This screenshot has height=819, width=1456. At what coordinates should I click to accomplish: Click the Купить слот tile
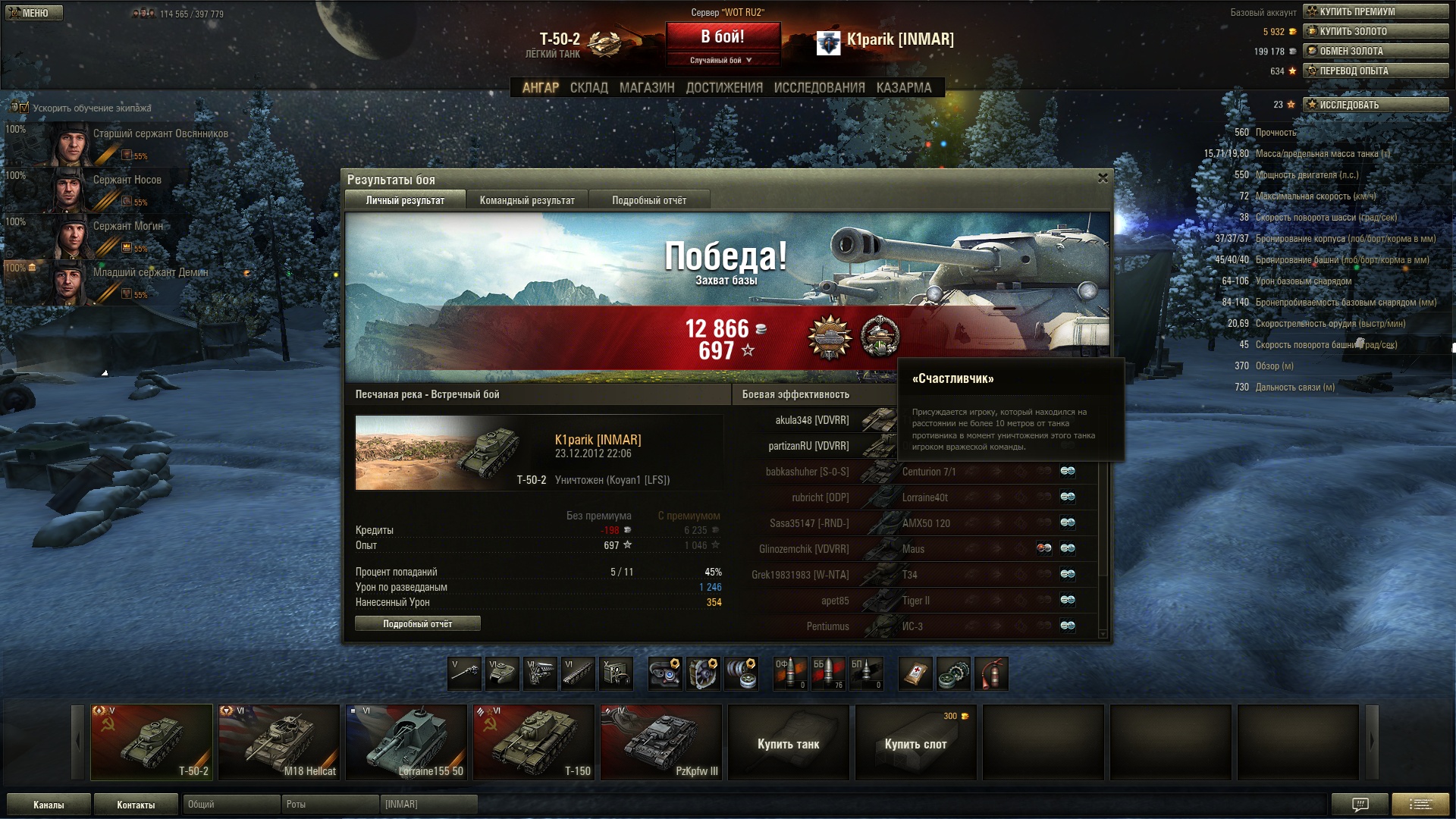[x=915, y=742]
